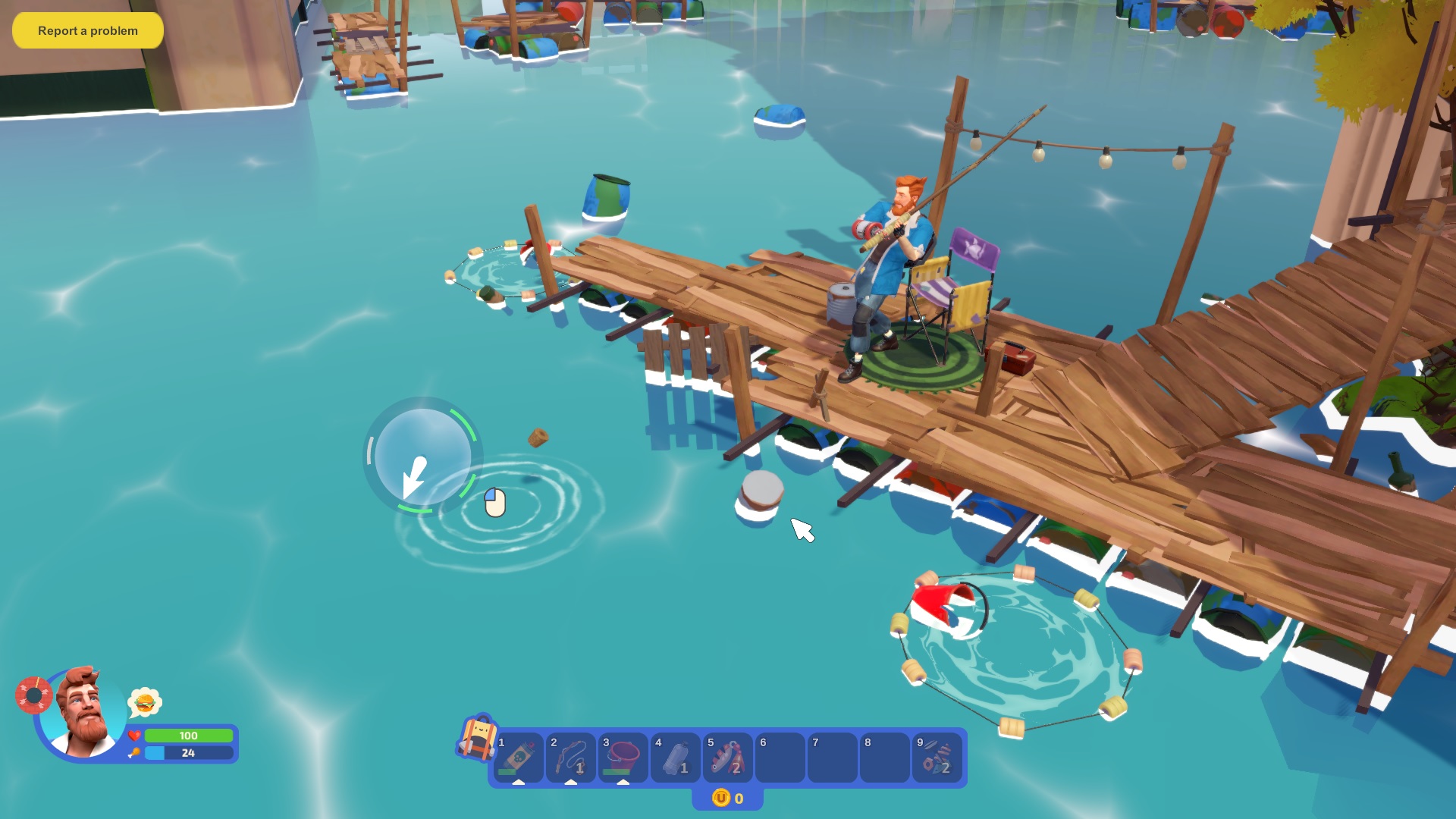Open the backpack inventory
The height and width of the screenshot is (819, 1456).
pos(475,737)
